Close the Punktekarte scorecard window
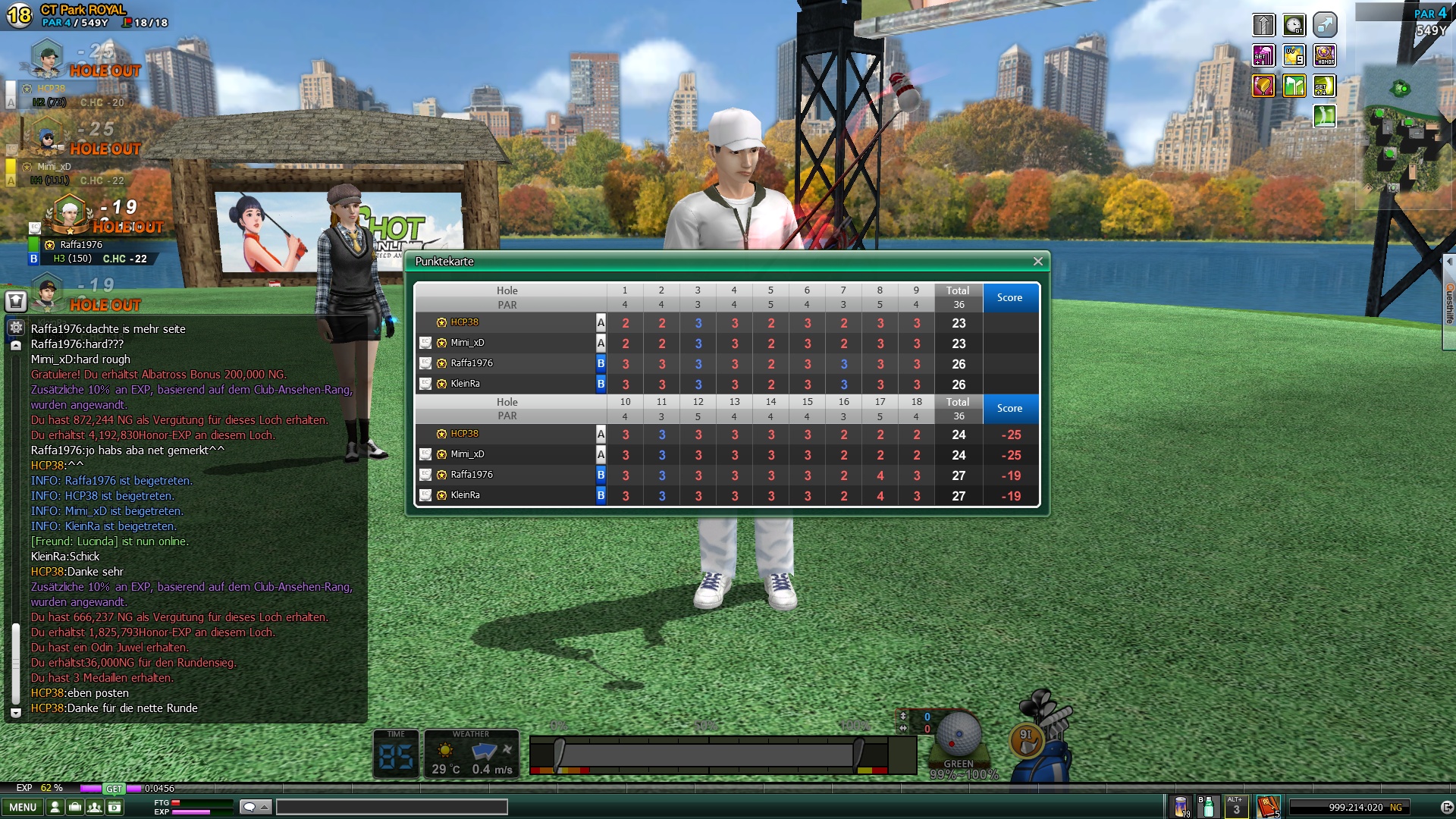Viewport: 1456px width, 819px height. 1037,262
